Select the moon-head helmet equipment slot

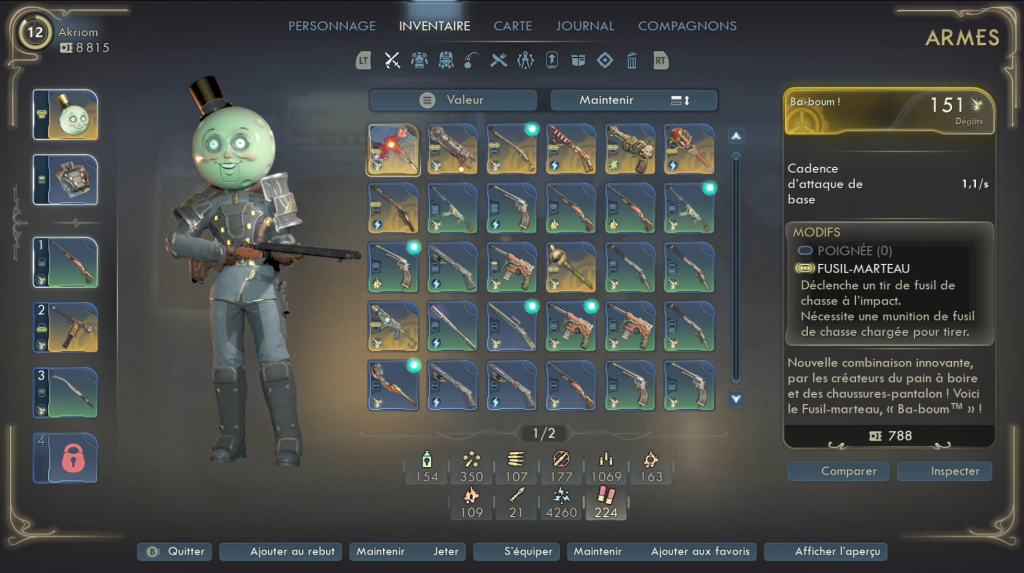(66, 116)
